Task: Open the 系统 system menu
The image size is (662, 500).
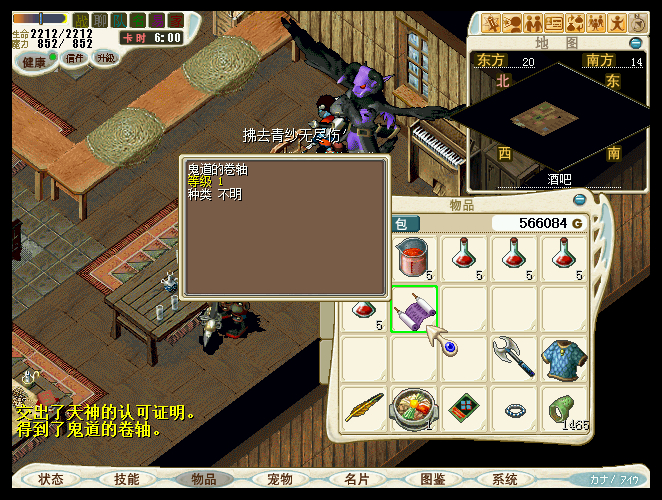Action: [506, 479]
